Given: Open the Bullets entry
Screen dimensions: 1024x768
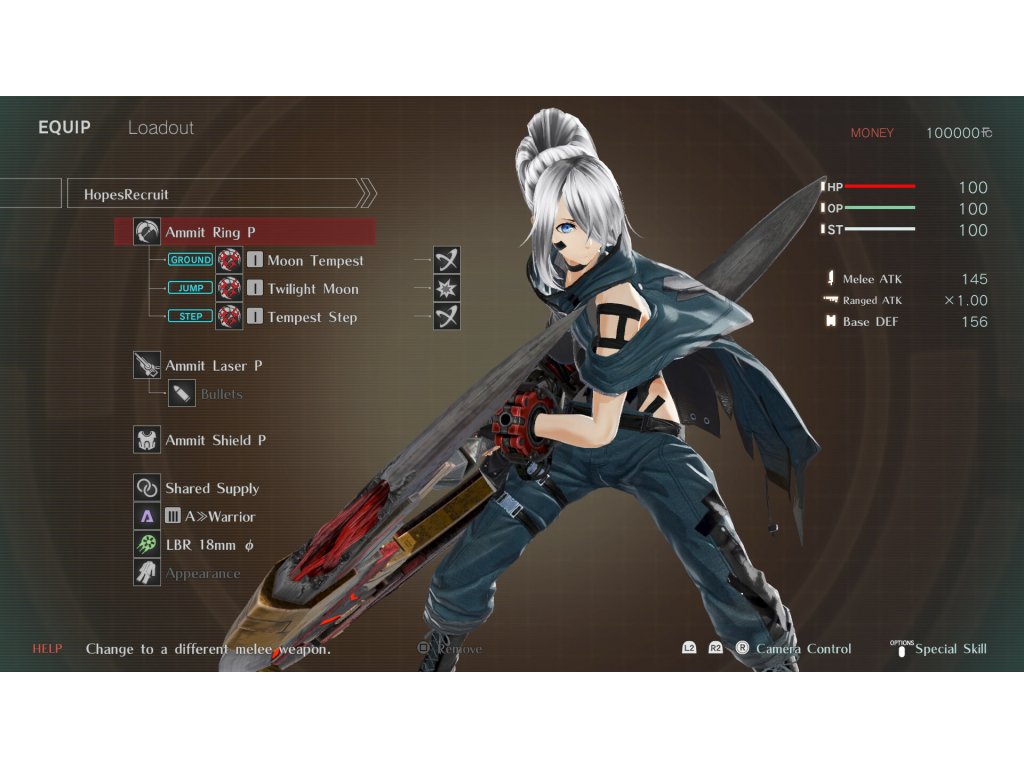Looking at the screenshot, I should pos(221,394).
